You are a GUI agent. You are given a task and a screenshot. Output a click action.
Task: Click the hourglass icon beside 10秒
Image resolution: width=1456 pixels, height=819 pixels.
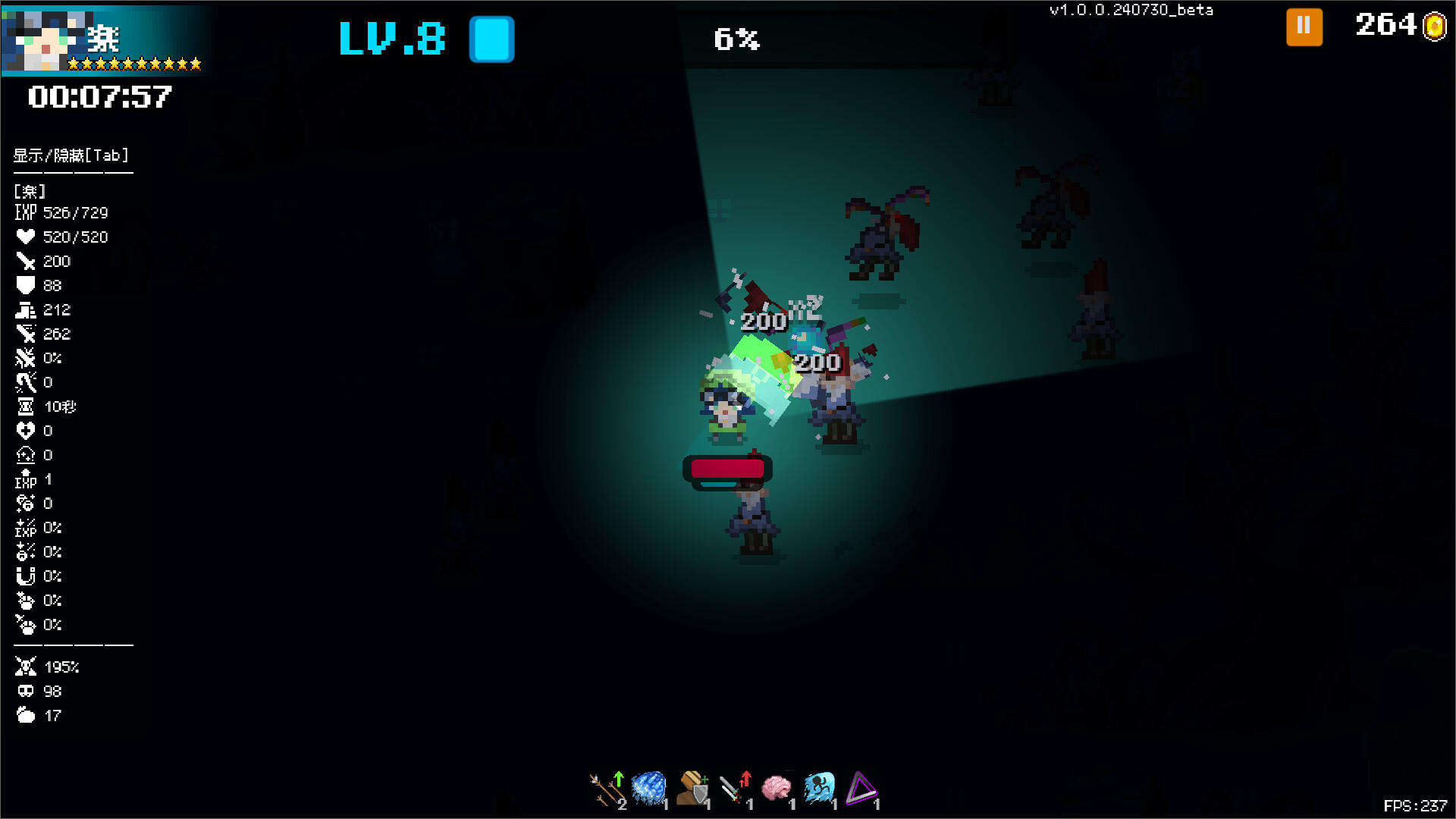(25, 406)
